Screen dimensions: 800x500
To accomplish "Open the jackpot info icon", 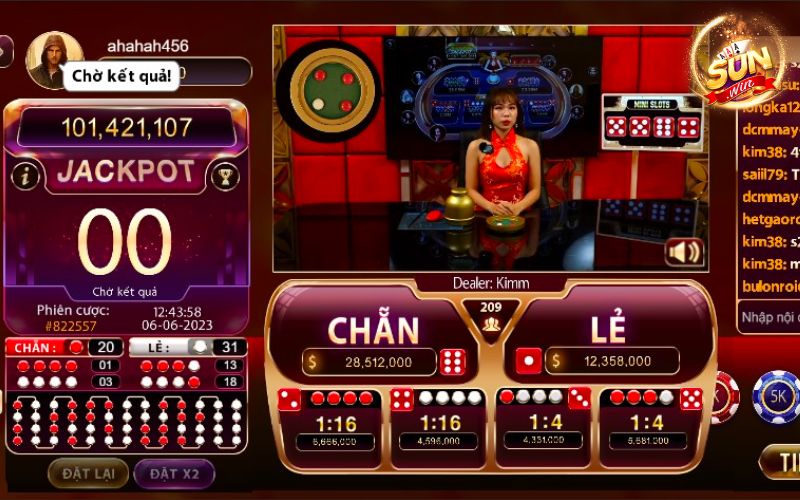I will [x=26, y=176].
